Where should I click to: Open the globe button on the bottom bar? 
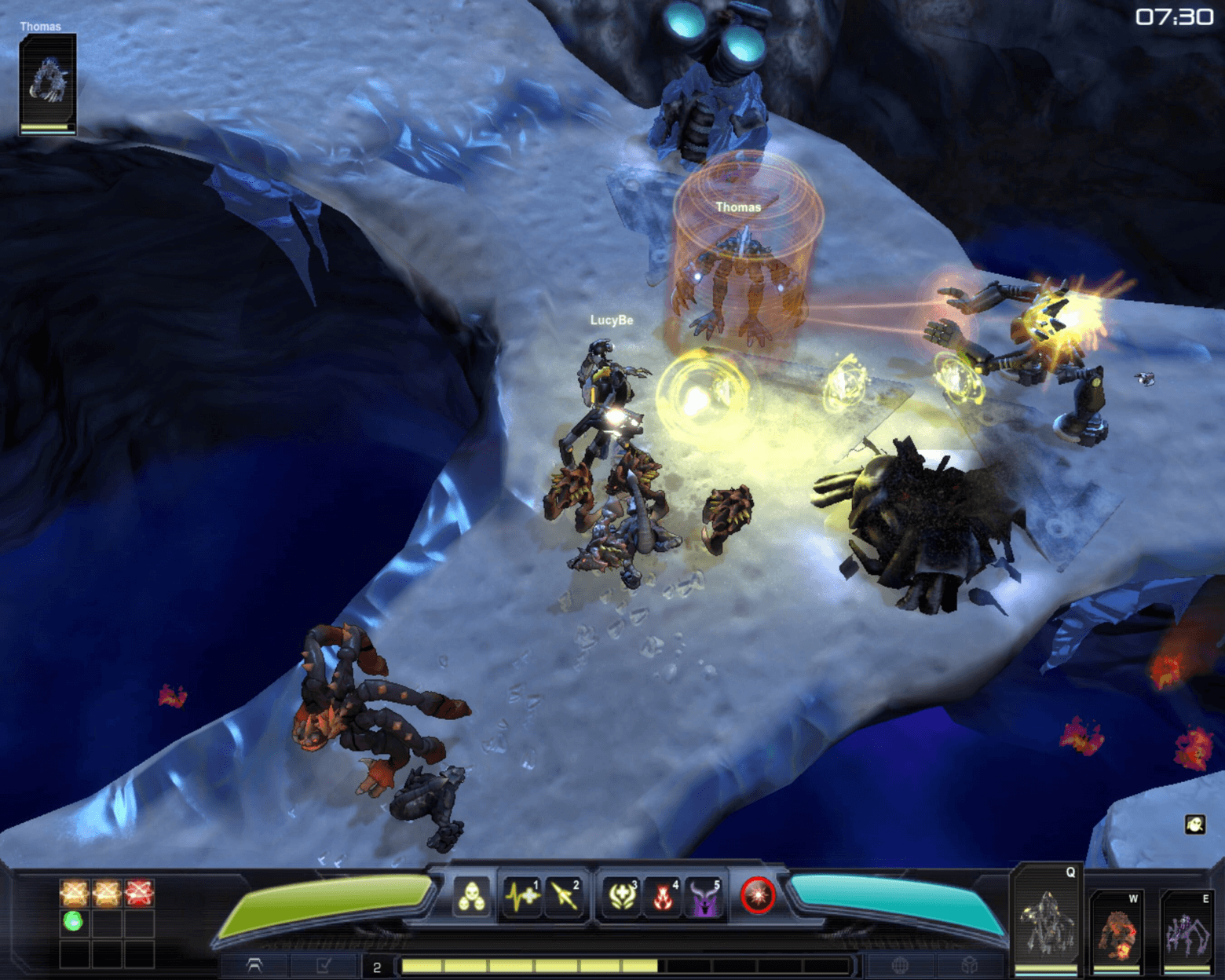coord(900,966)
